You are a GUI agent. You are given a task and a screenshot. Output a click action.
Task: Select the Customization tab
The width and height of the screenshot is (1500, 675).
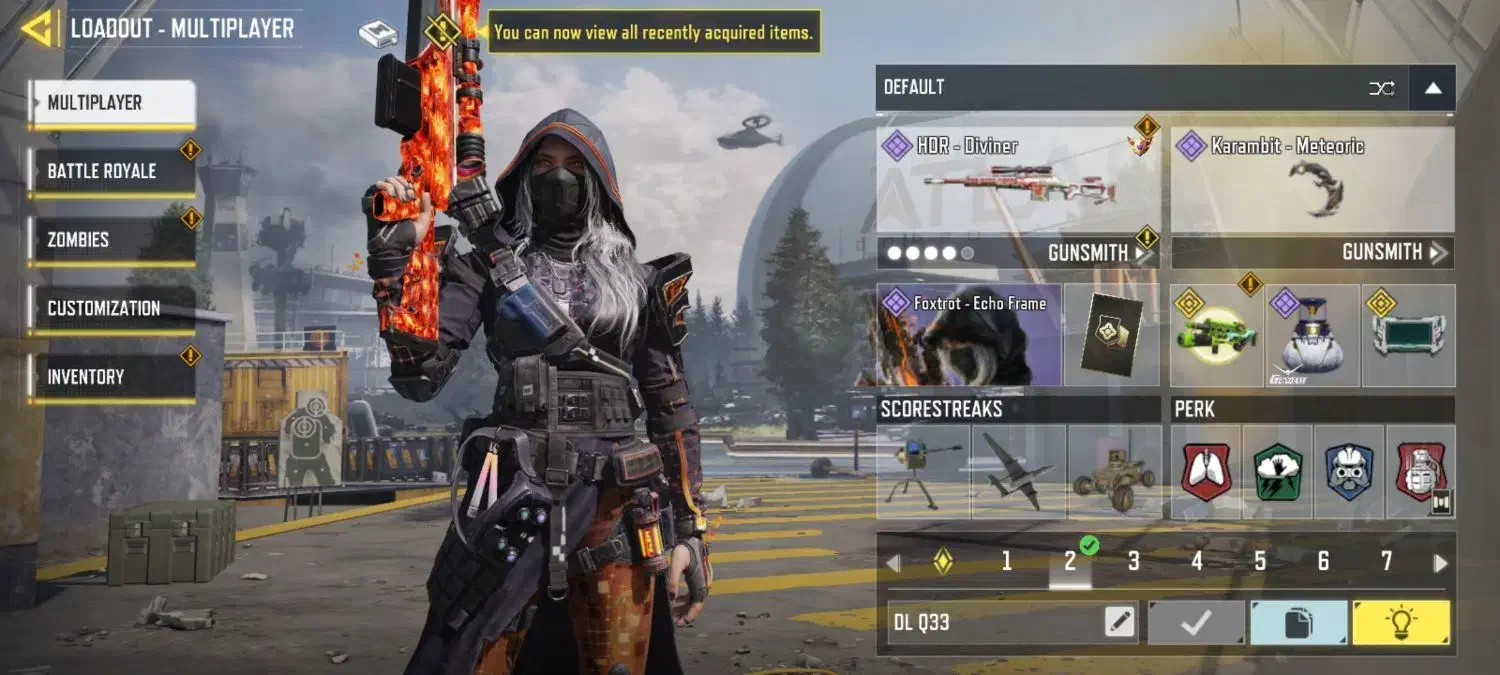(111, 308)
